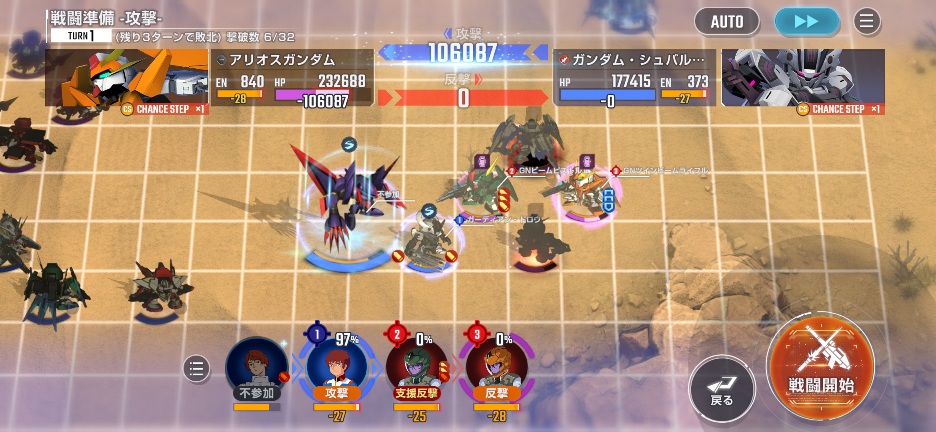
Task: Select the 反撃 counter forecast bar
Action: tap(462, 96)
